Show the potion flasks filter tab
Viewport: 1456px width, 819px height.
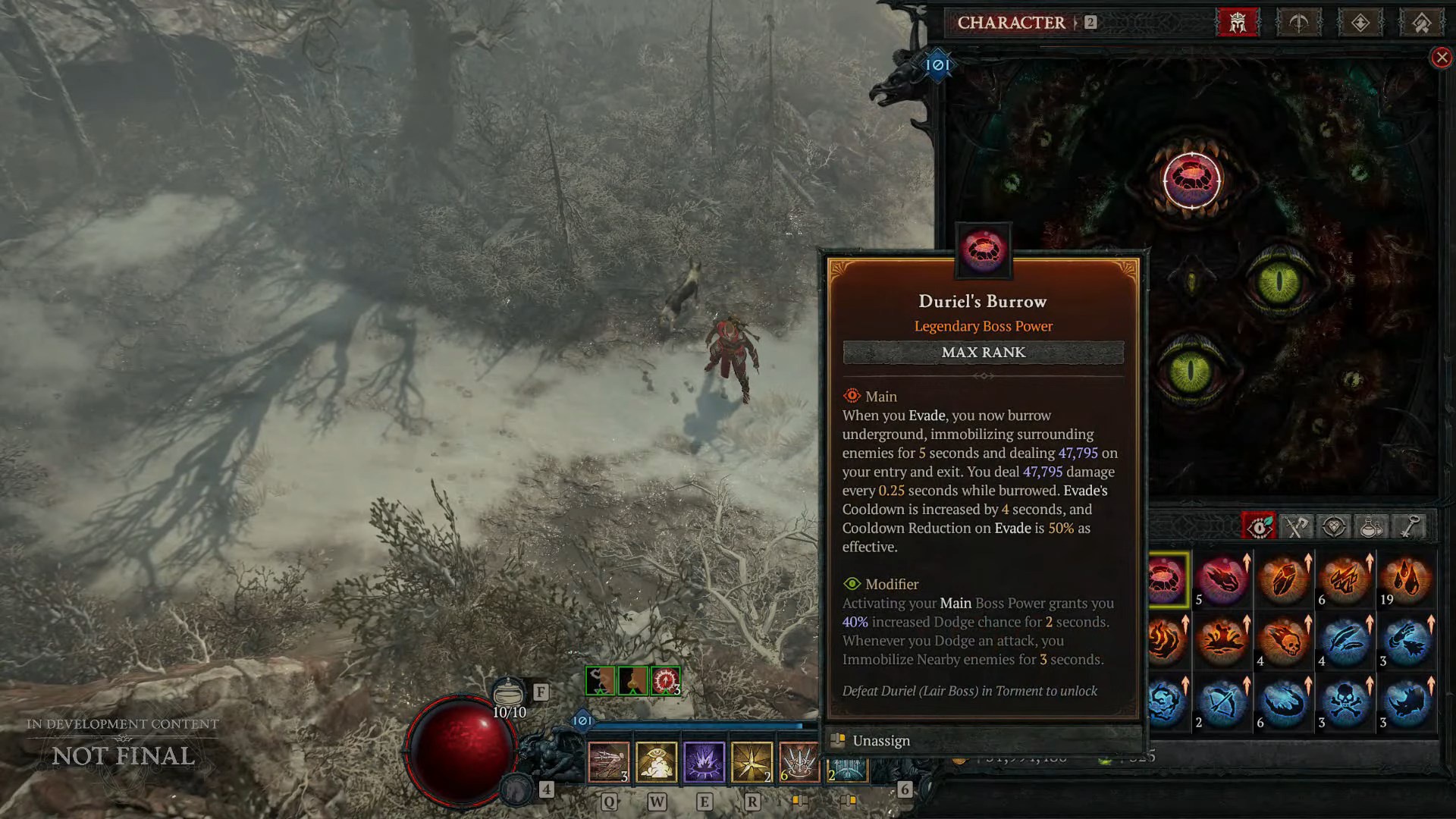point(1371,526)
